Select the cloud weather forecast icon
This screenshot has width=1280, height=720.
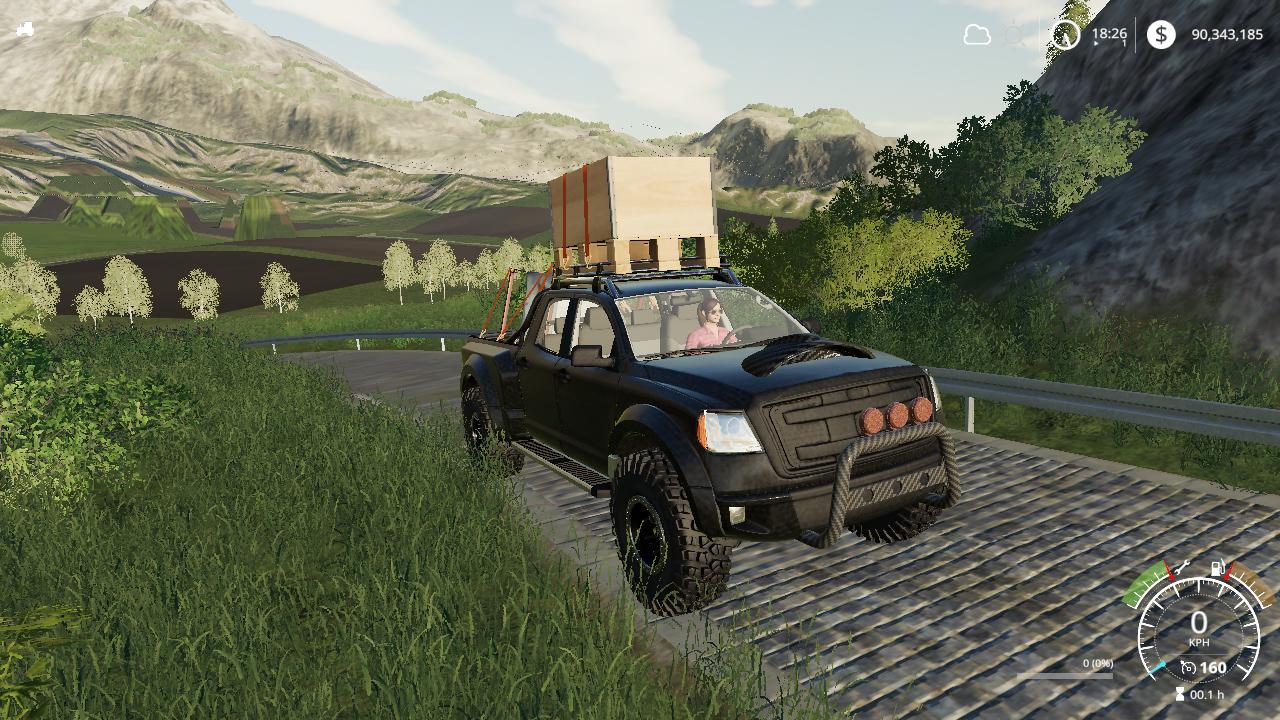(977, 35)
